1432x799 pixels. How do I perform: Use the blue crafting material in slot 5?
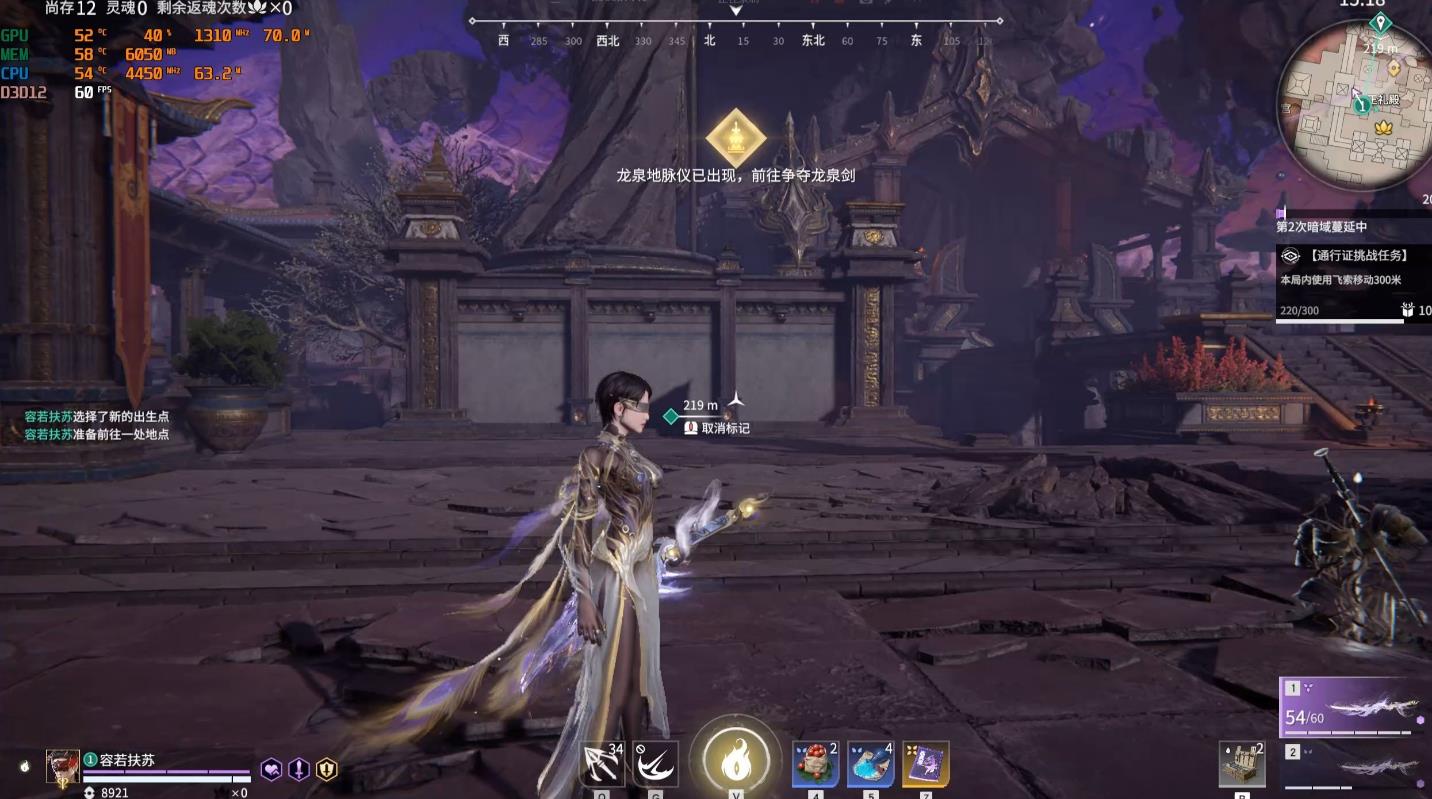point(872,762)
